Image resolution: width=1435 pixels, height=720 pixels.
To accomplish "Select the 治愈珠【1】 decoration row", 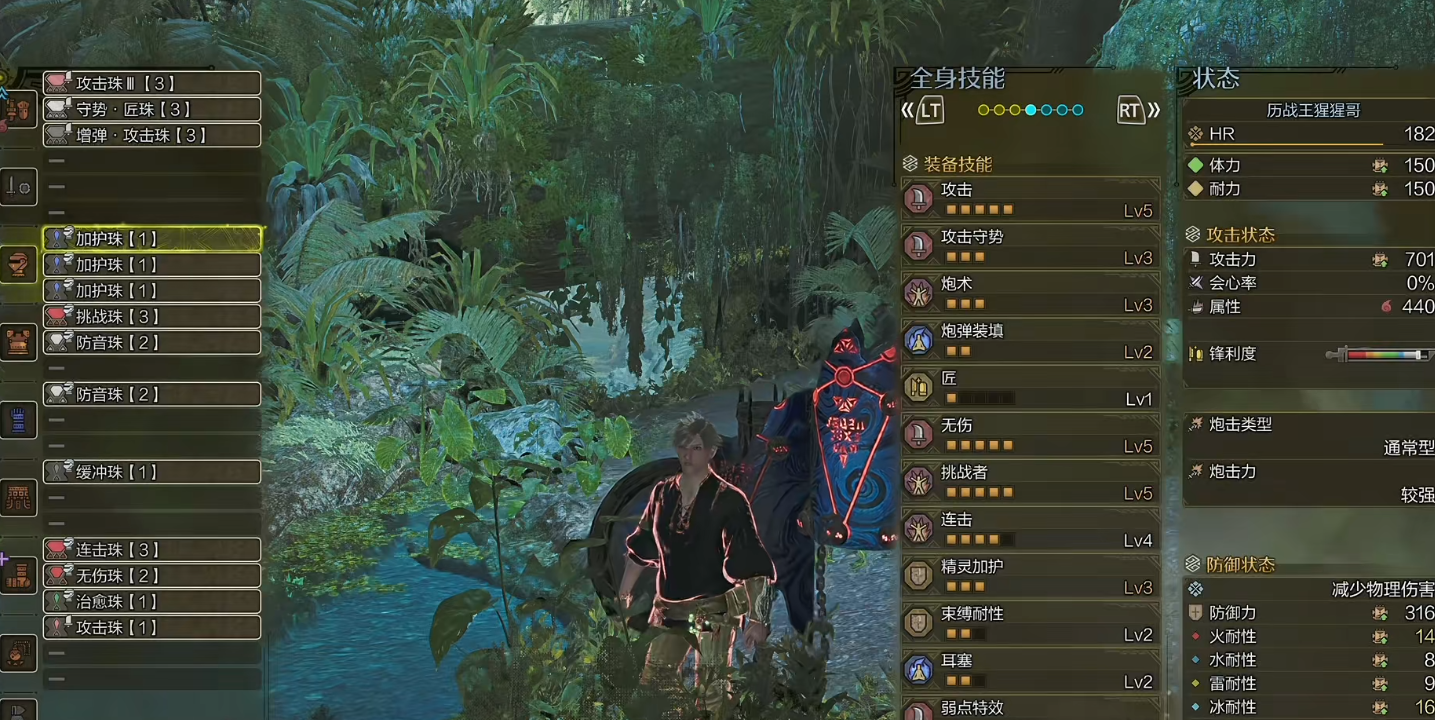I will tap(152, 601).
